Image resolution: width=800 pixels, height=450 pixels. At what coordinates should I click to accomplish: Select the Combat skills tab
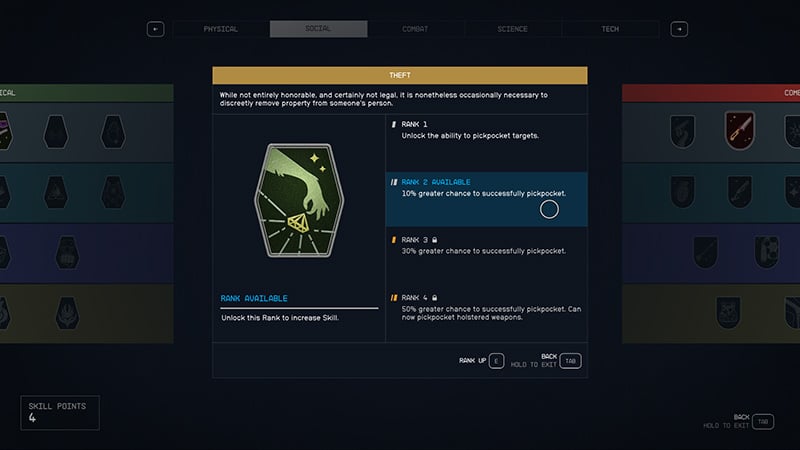[x=415, y=29]
